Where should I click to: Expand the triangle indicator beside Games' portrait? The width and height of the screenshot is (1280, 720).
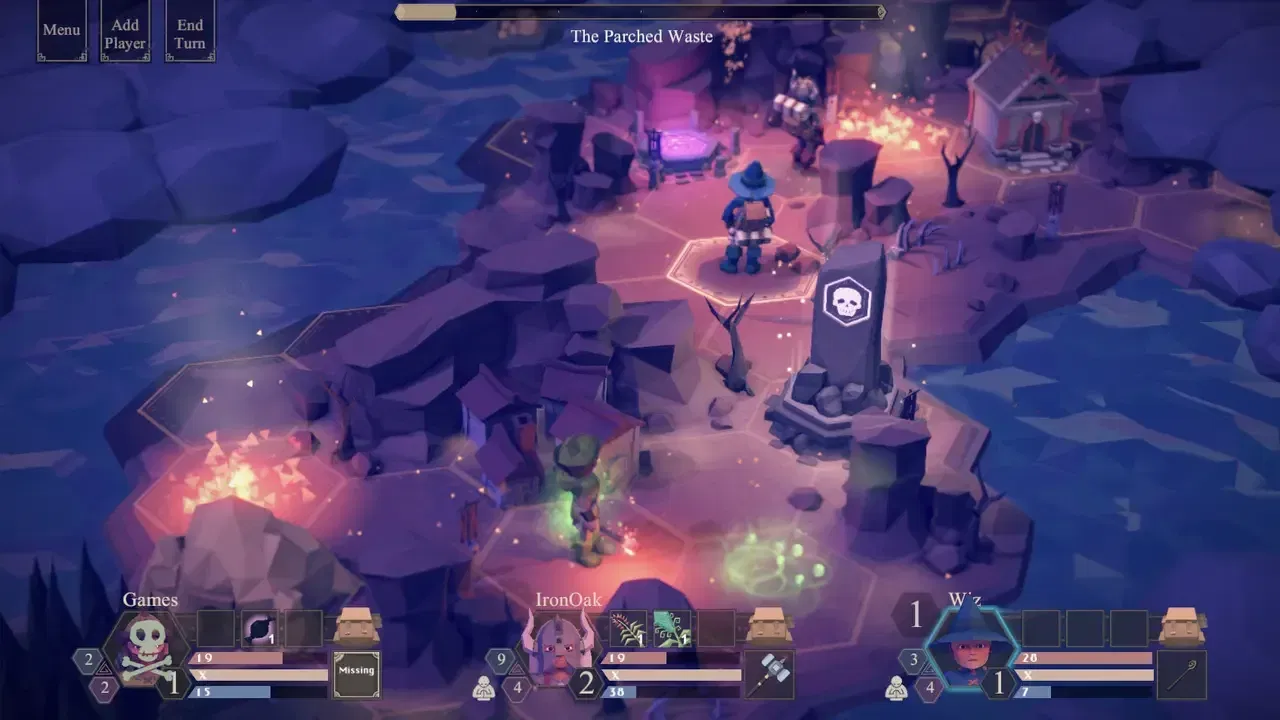click(103, 668)
